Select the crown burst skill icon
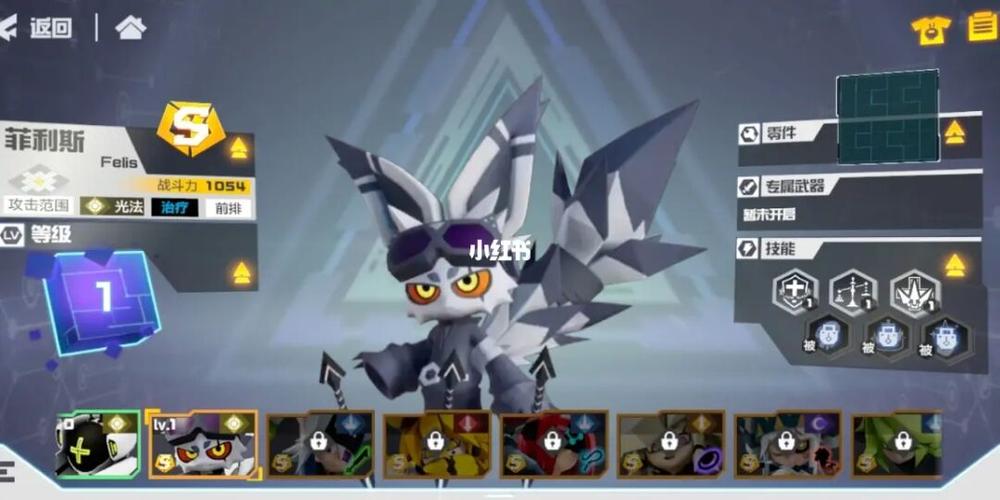The width and height of the screenshot is (1000, 500). [x=913, y=292]
